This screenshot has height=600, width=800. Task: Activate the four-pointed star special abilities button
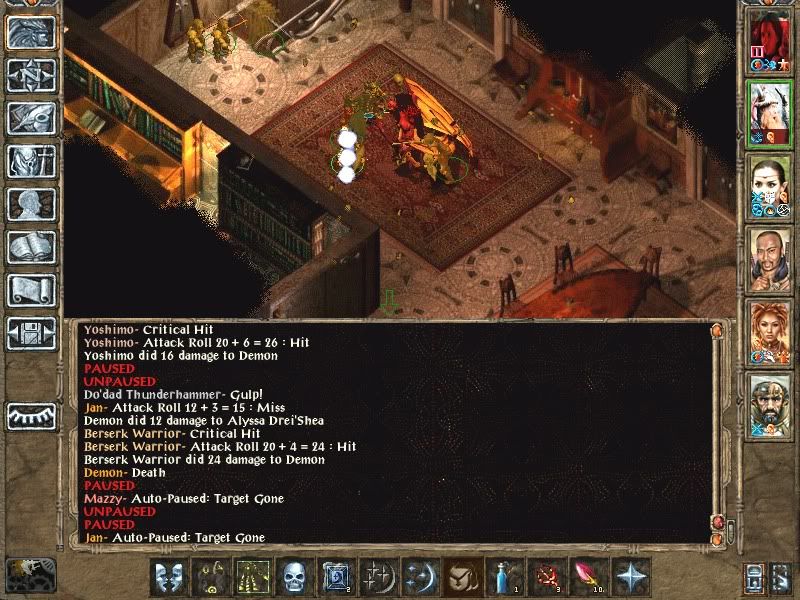(x=632, y=577)
